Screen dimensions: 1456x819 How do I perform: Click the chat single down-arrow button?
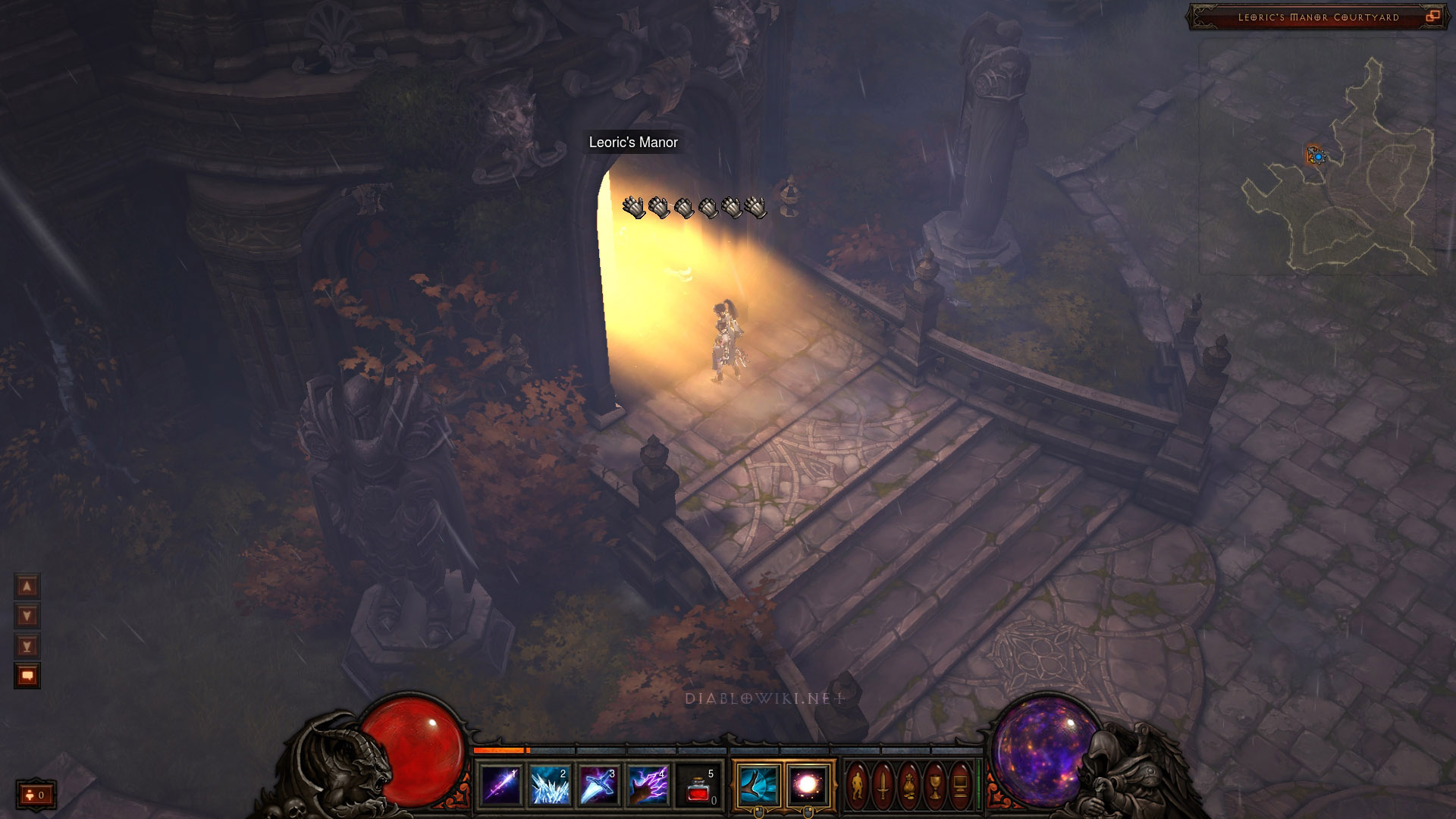27,616
